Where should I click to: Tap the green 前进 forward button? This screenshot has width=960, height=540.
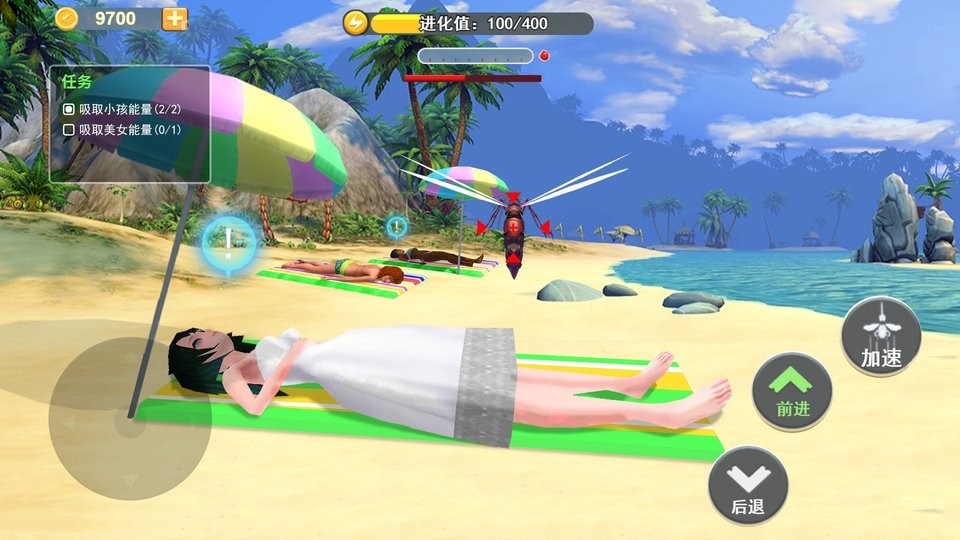pyautogui.click(x=792, y=392)
